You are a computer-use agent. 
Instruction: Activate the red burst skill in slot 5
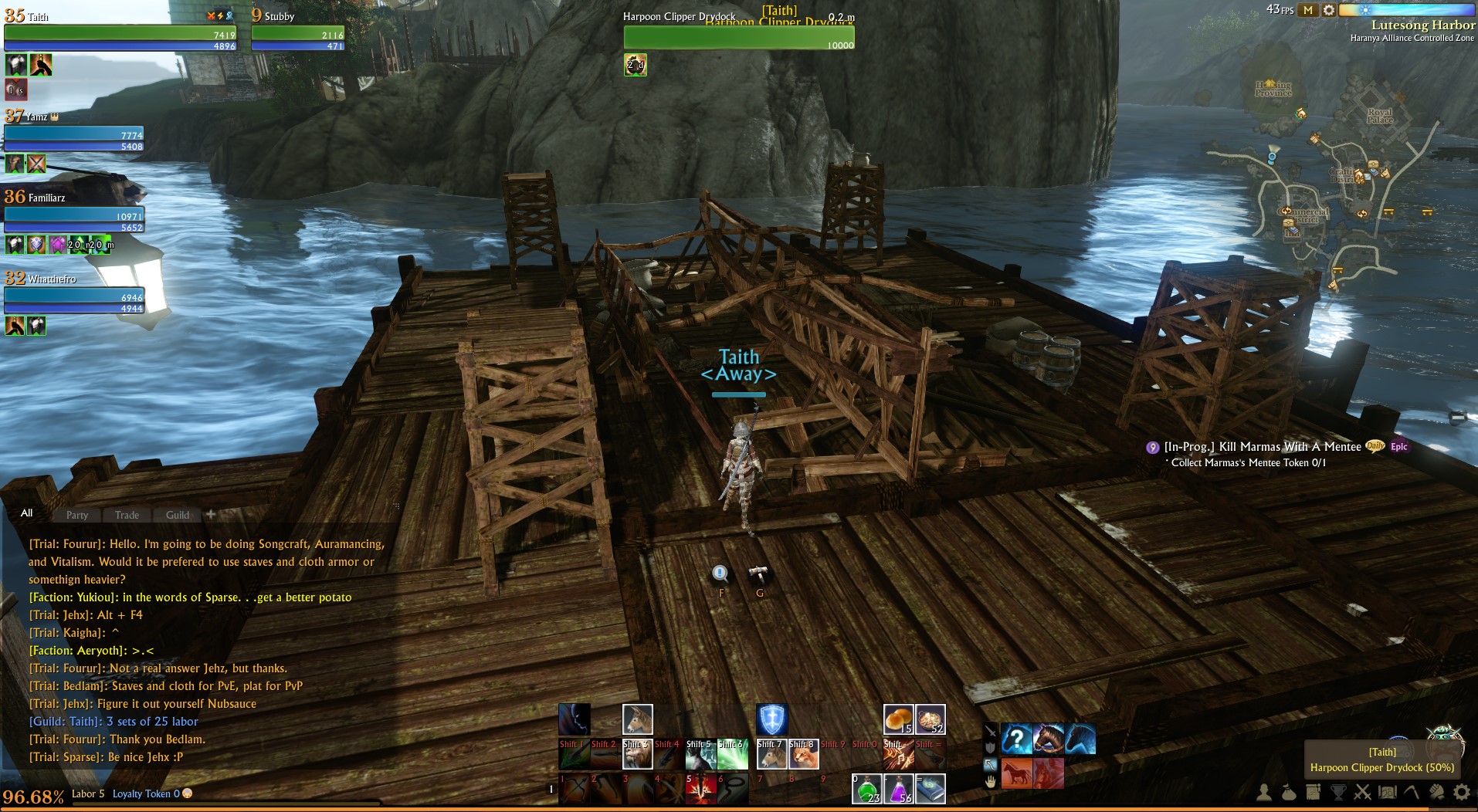point(701,790)
